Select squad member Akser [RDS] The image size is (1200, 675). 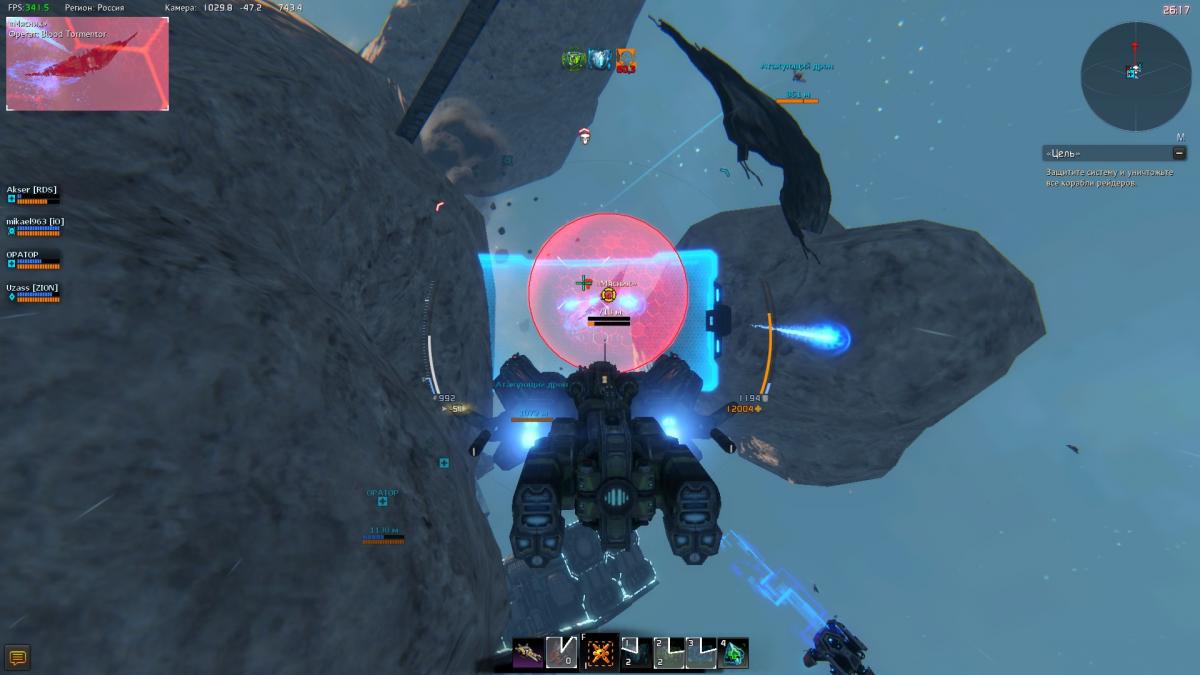pos(30,189)
